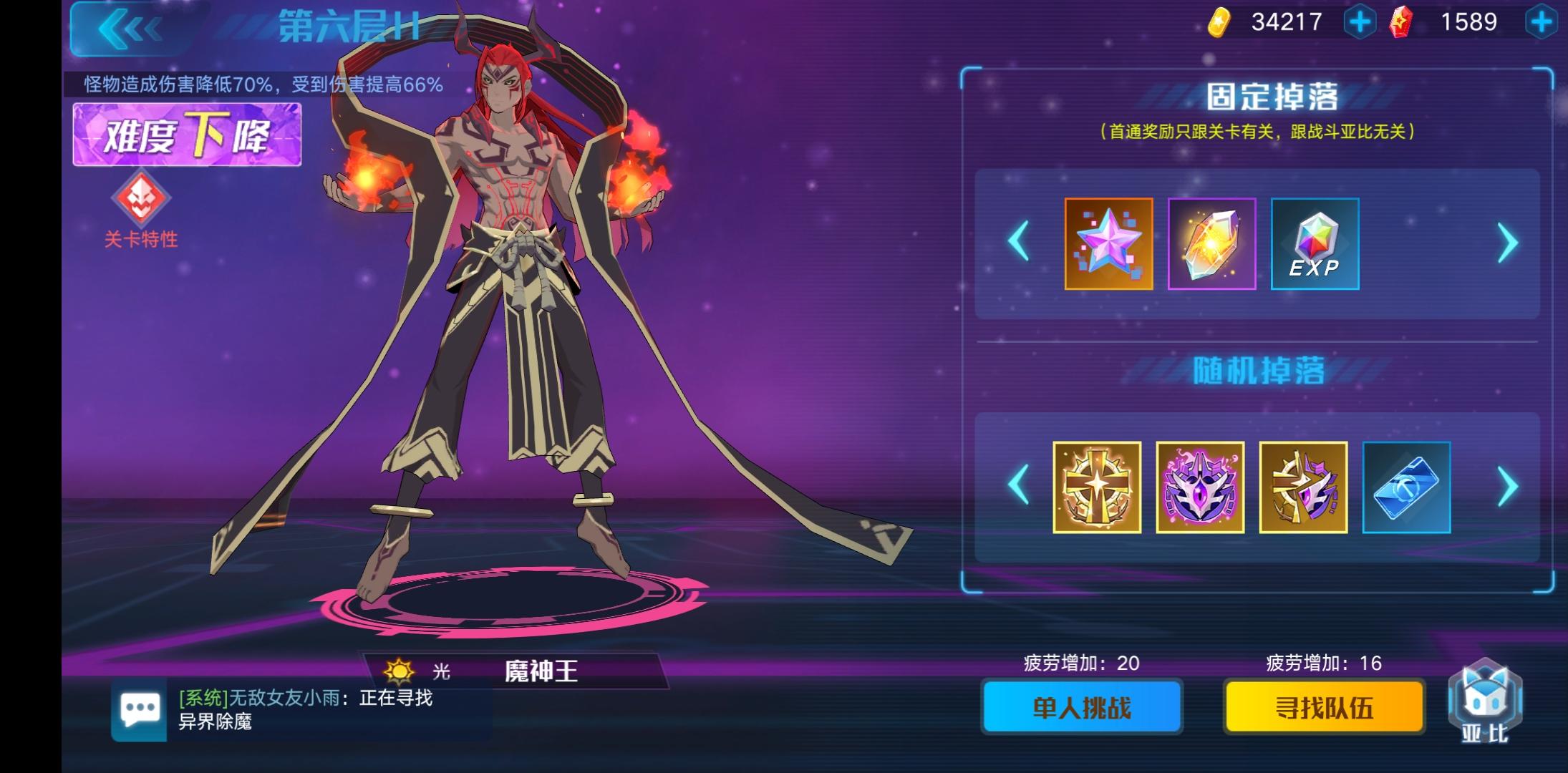Select the golden cross badge drop
The width and height of the screenshot is (1568, 773).
(x=1097, y=488)
